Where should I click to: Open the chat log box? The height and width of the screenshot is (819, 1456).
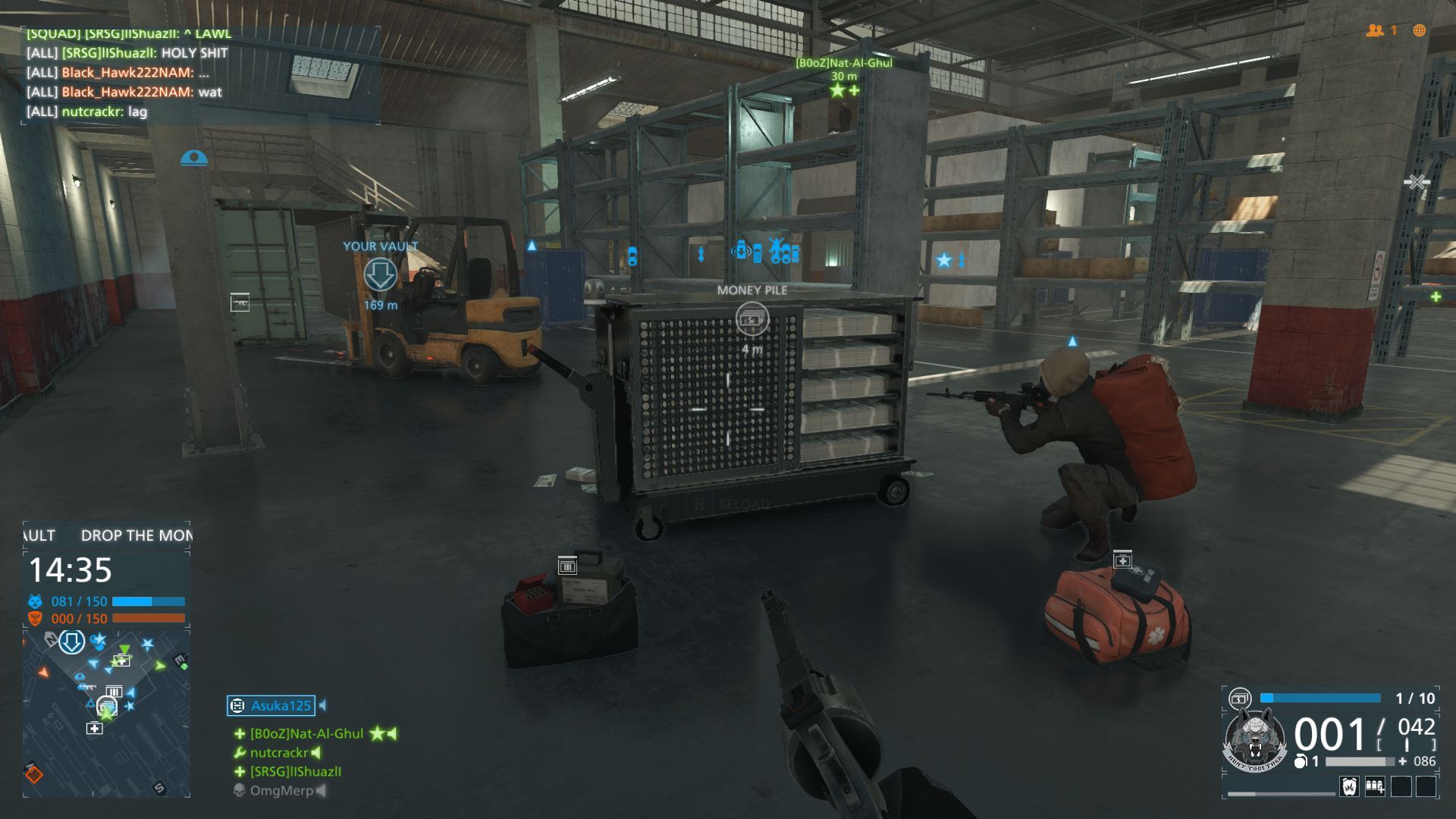click(x=200, y=74)
